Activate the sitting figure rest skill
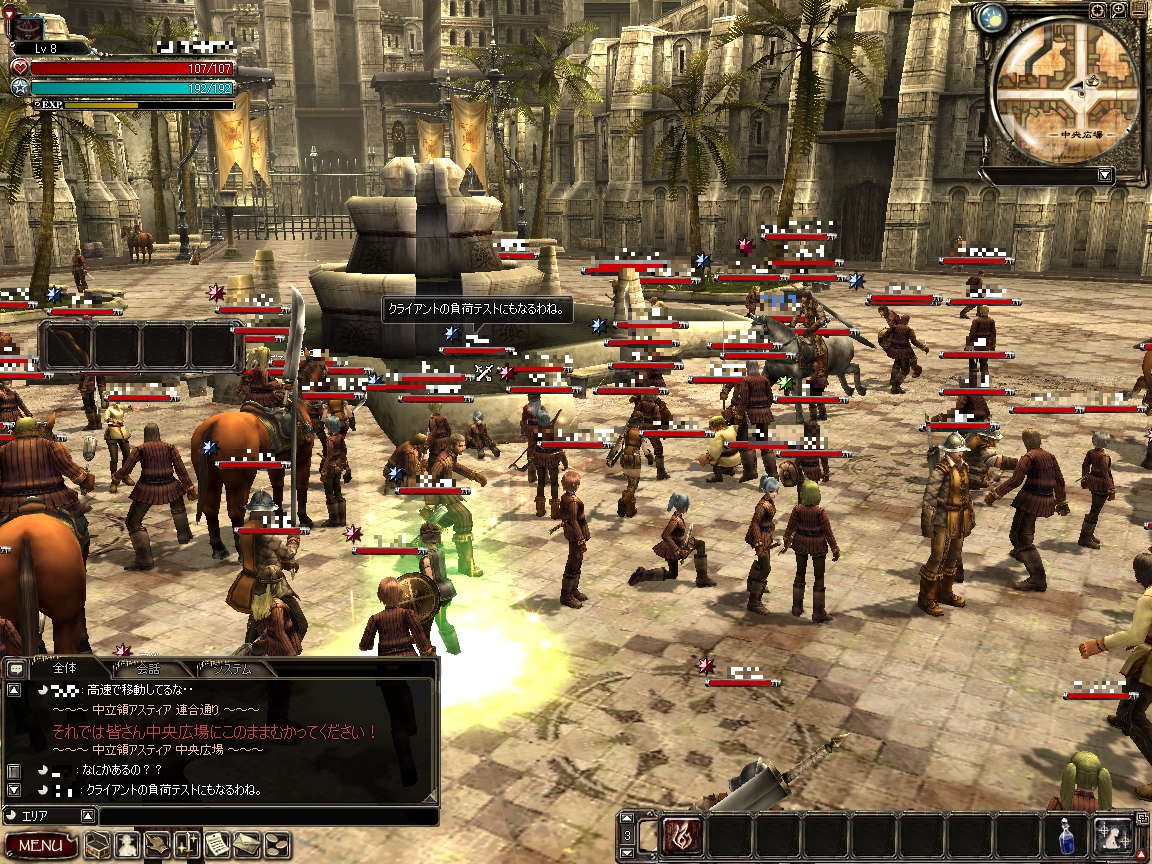The image size is (1152, 864). click(1113, 835)
